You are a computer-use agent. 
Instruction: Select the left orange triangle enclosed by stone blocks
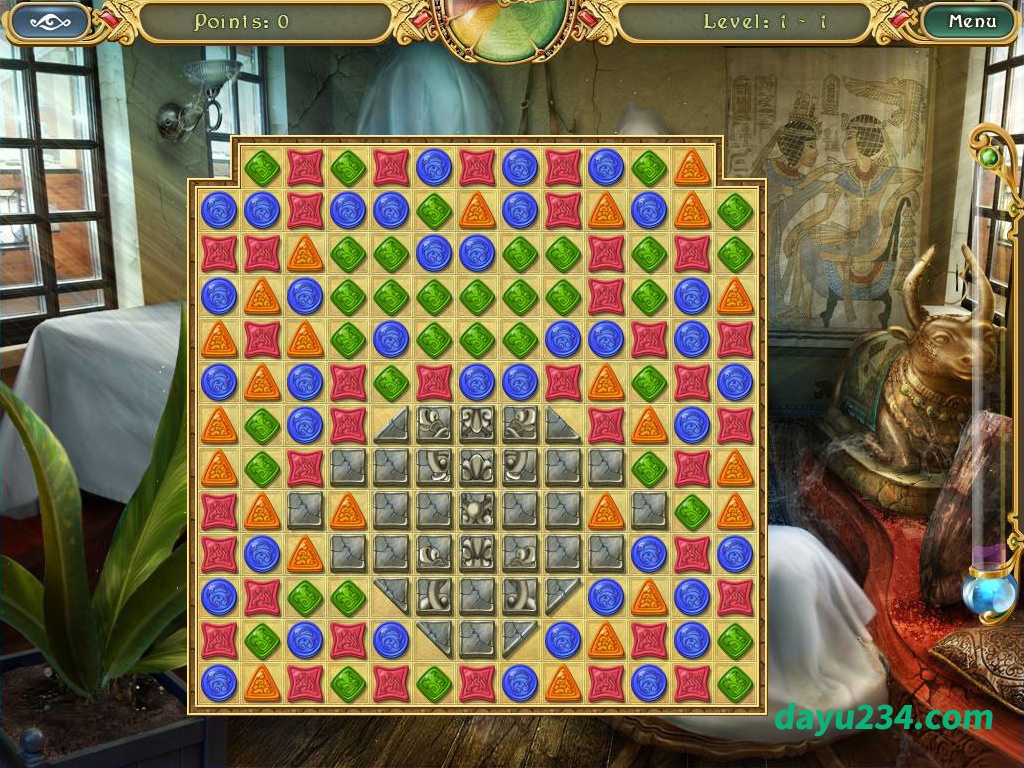[x=348, y=511]
